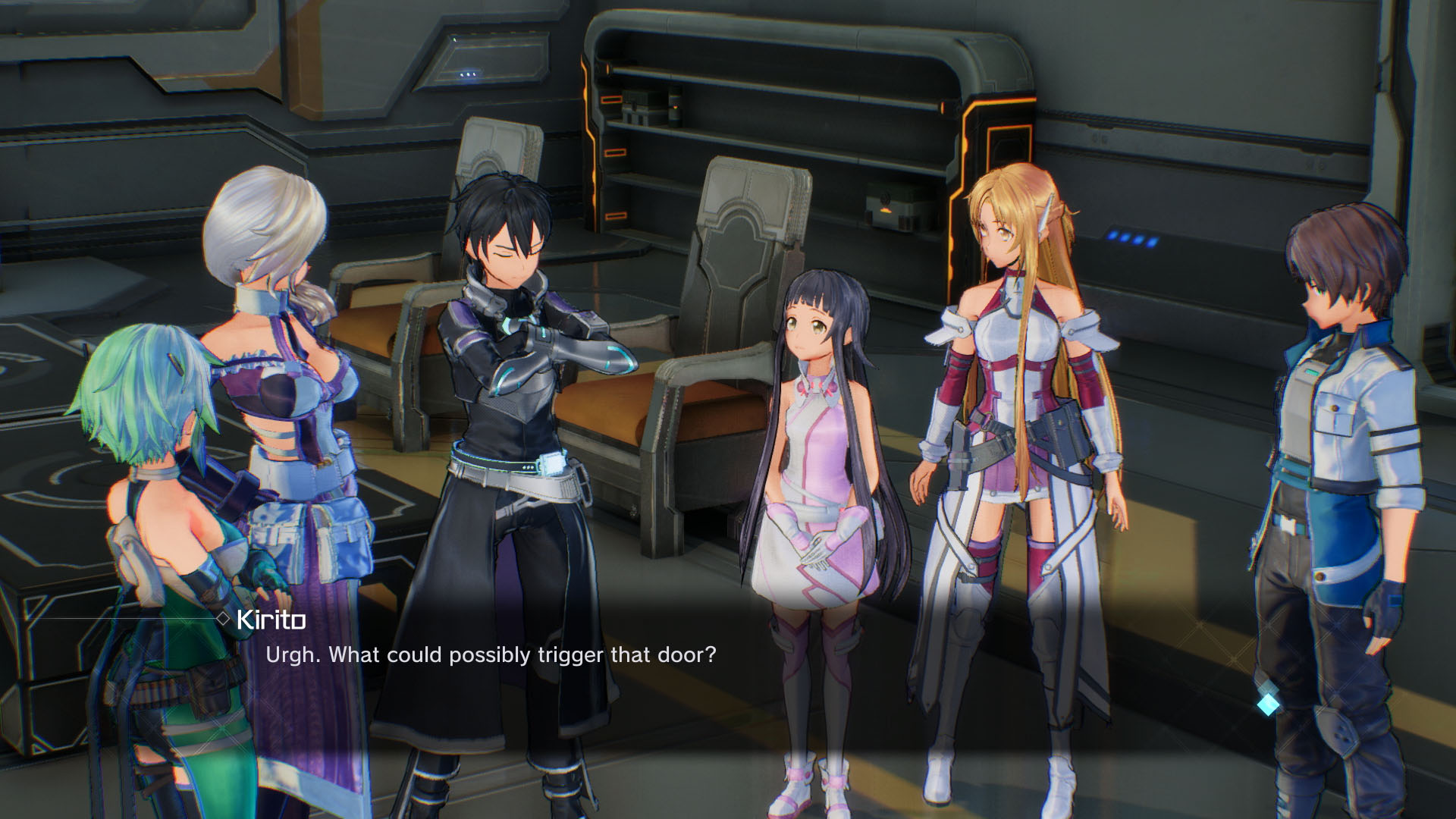The height and width of the screenshot is (819, 1456).
Task: Select Sinon's hair clip accessory
Action: point(176,362)
